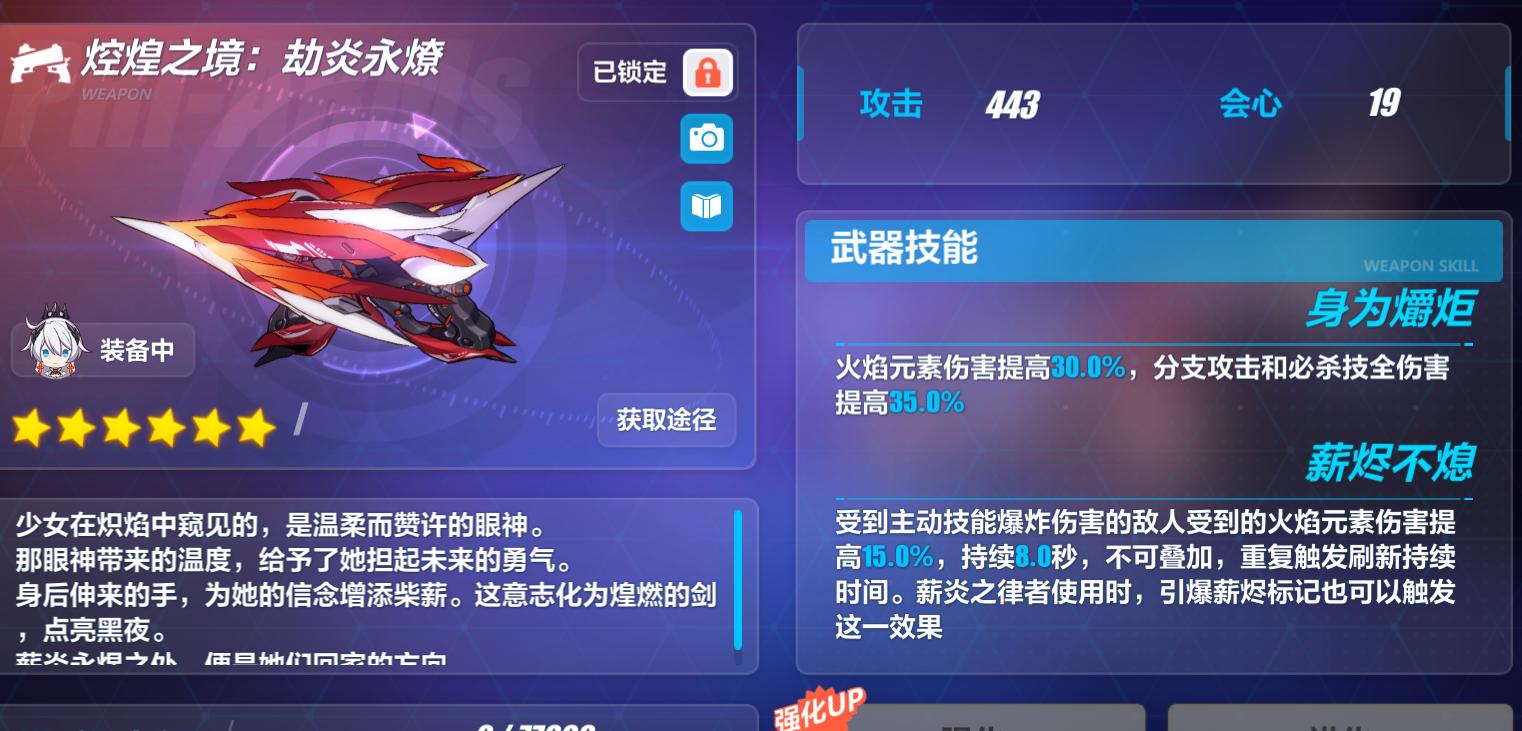Open the weapon story via the book icon
This screenshot has width=1522, height=731.
click(706, 206)
